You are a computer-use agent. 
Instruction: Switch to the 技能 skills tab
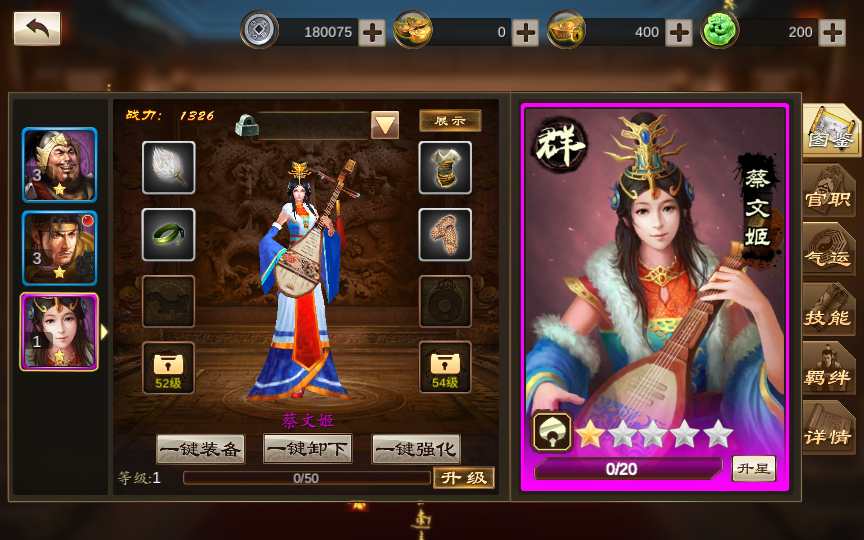click(829, 317)
